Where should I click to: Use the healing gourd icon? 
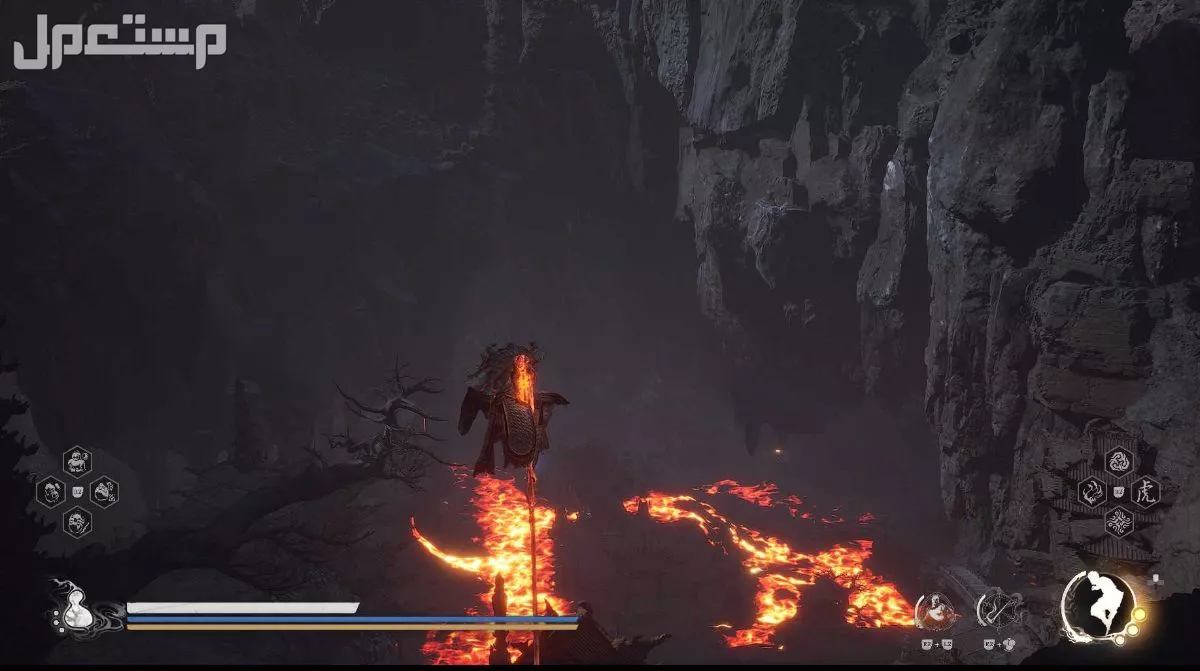(74, 607)
